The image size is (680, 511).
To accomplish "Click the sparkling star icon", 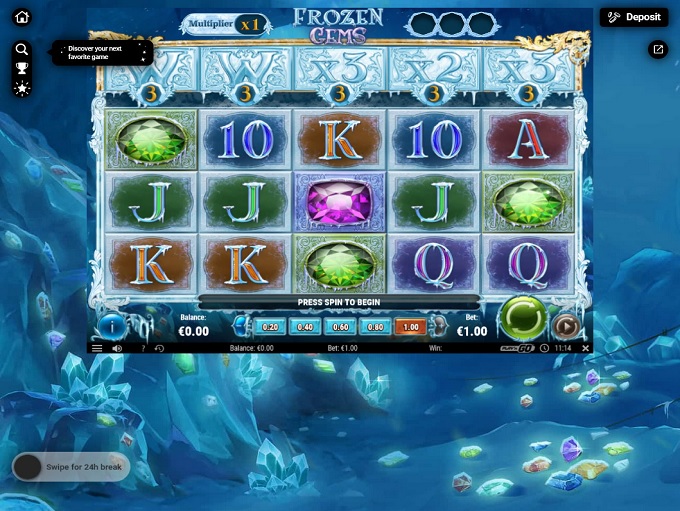I will (x=22, y=88).
